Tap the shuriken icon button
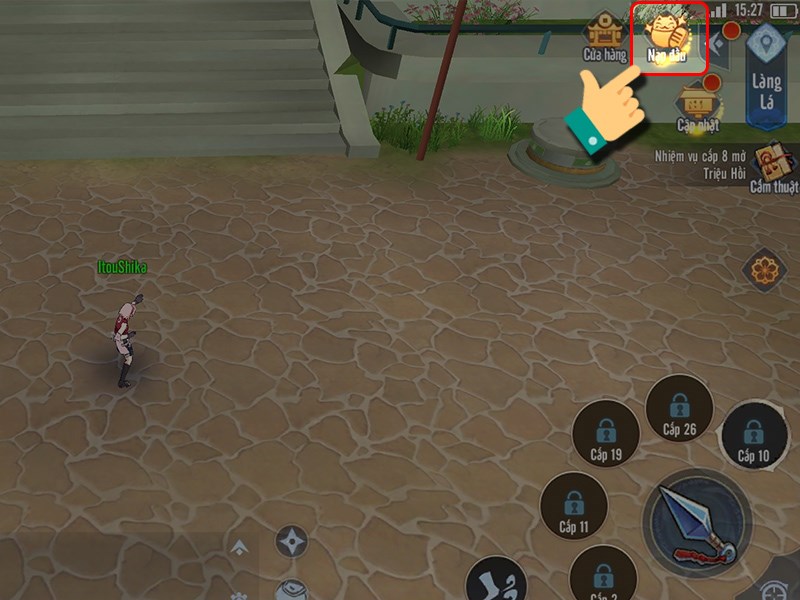800x600 pixels. click(291, 542)
